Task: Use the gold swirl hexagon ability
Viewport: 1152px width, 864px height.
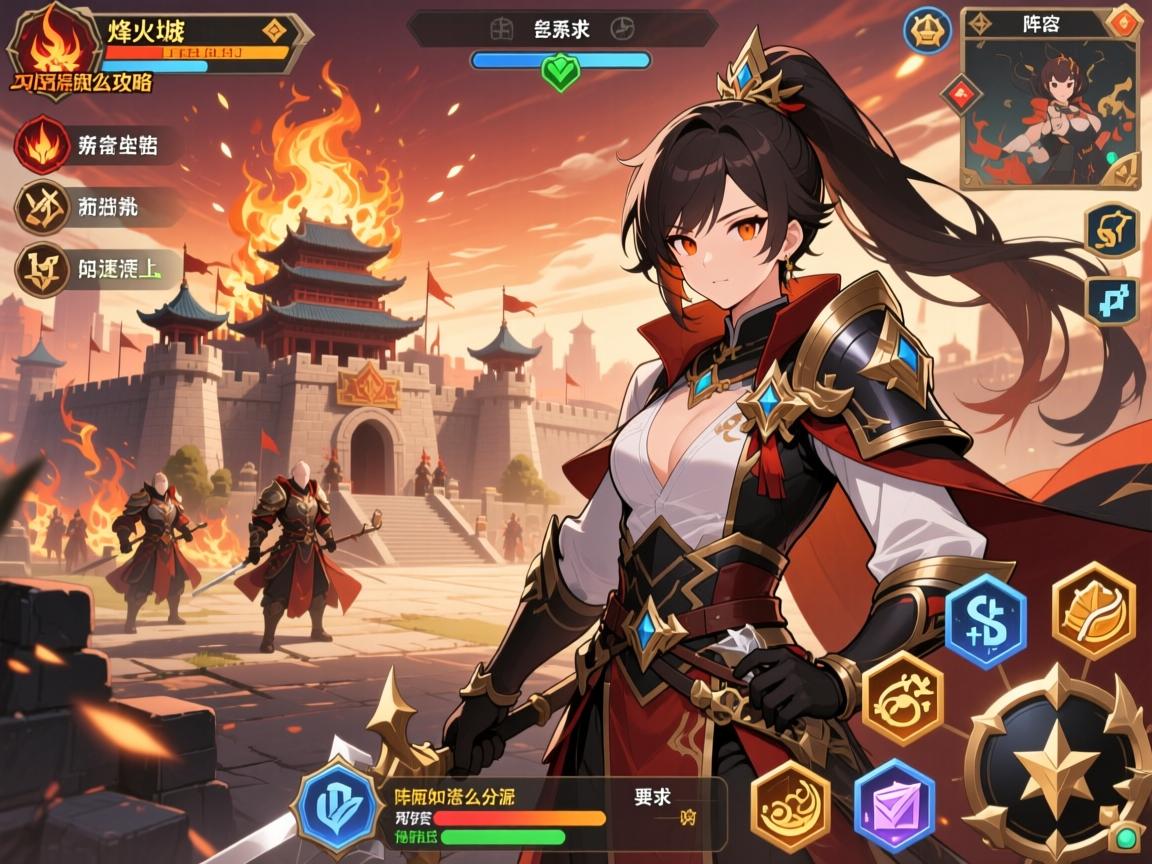Action: click(x=902, y=696)
